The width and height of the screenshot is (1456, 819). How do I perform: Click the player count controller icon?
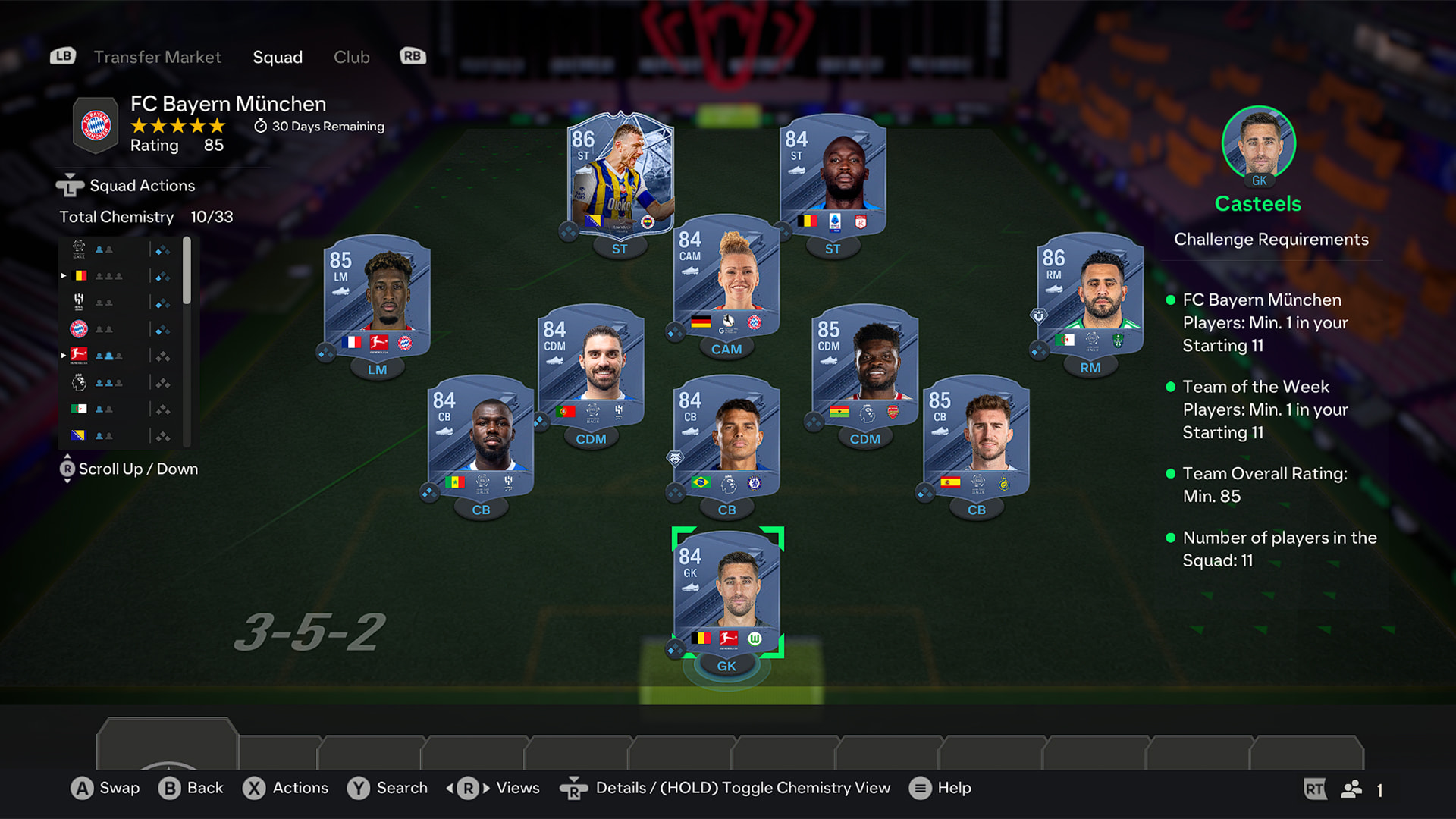pos(1351,789)
